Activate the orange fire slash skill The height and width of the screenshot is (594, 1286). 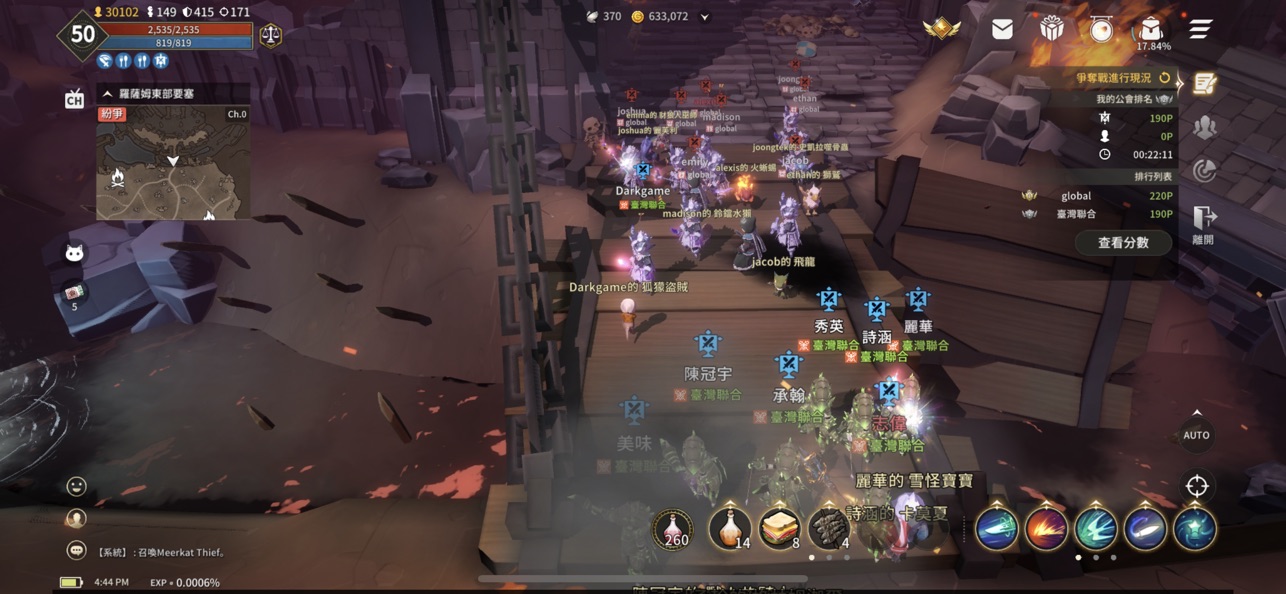point(1046,529)
